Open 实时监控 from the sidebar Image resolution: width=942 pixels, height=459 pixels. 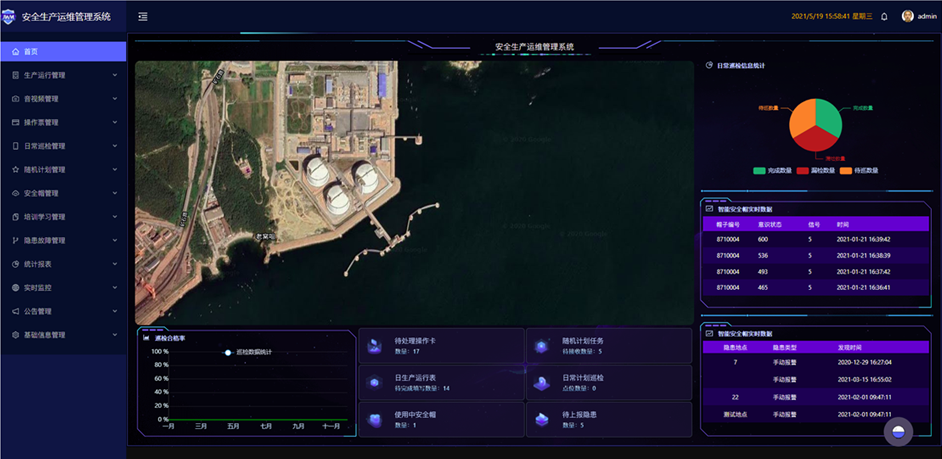tap(38, 288)
